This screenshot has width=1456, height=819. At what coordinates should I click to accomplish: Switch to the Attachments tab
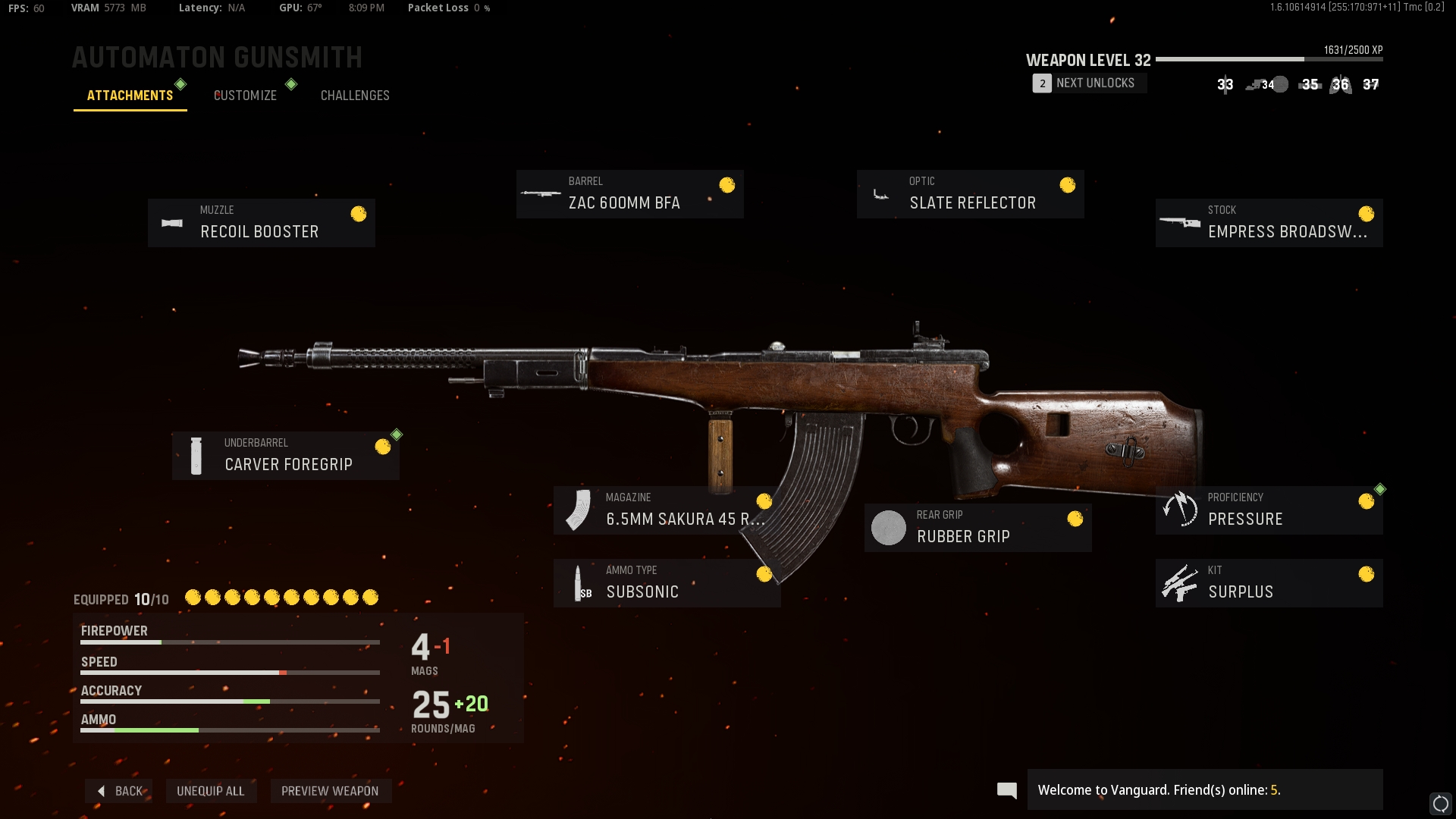tap(130, 96)
